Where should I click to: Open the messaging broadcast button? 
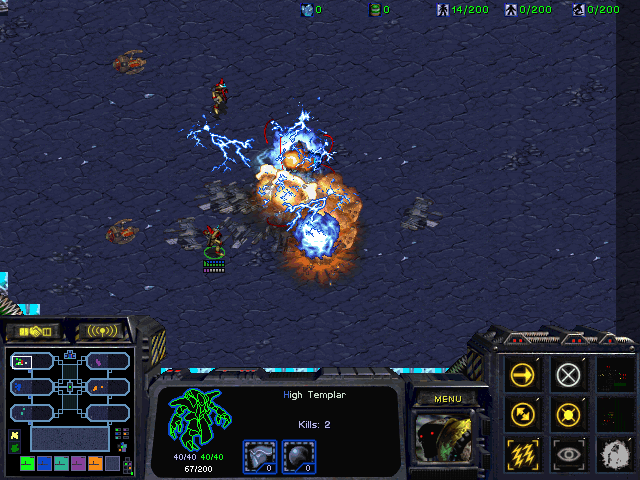tap(103, 331)
